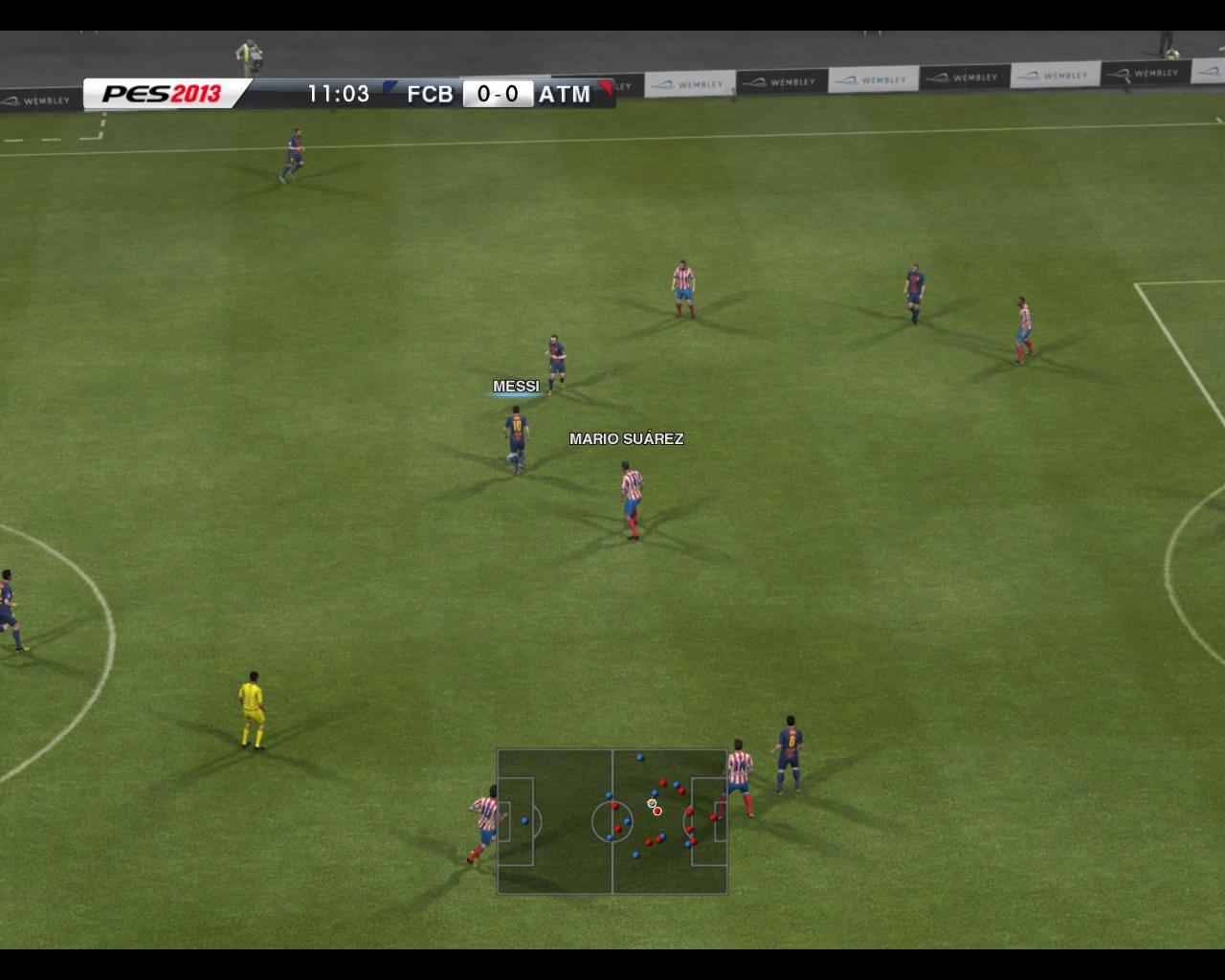Click the pitch radar minimap

tap(612, 821)
